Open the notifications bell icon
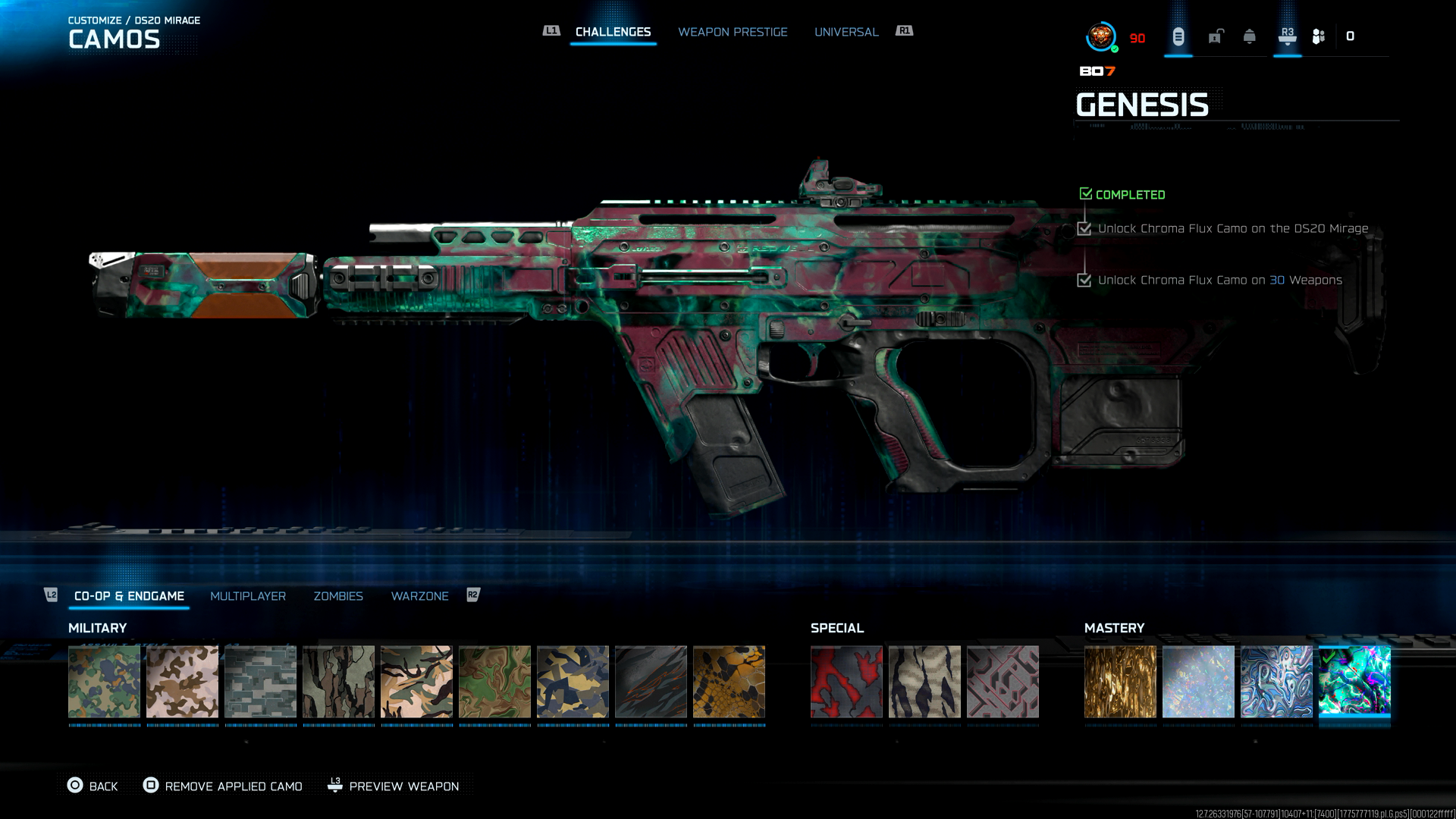1456x819 pixels. click(x=1250, y=36)
